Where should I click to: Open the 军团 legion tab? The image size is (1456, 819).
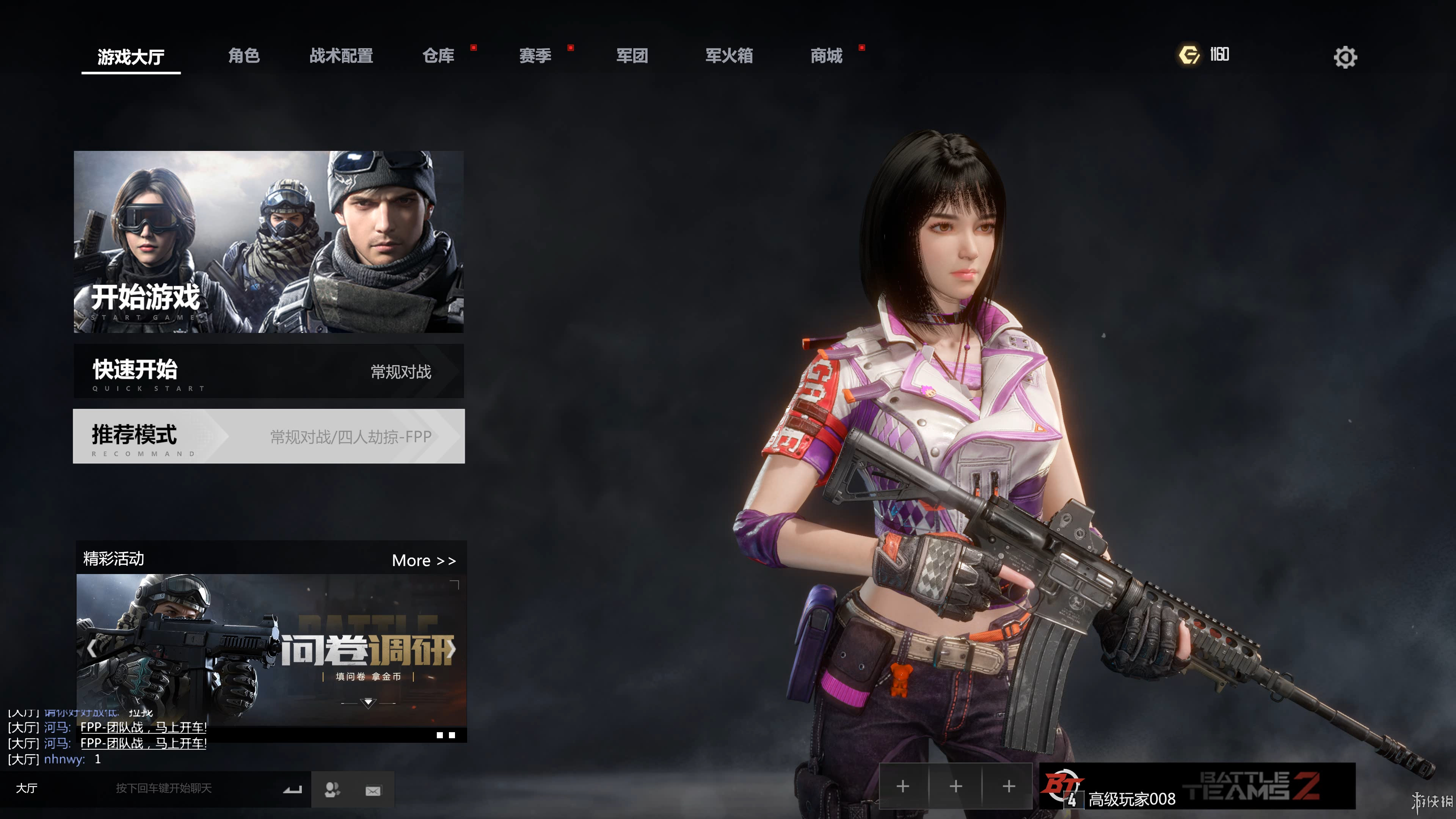(x=632, y=55)
